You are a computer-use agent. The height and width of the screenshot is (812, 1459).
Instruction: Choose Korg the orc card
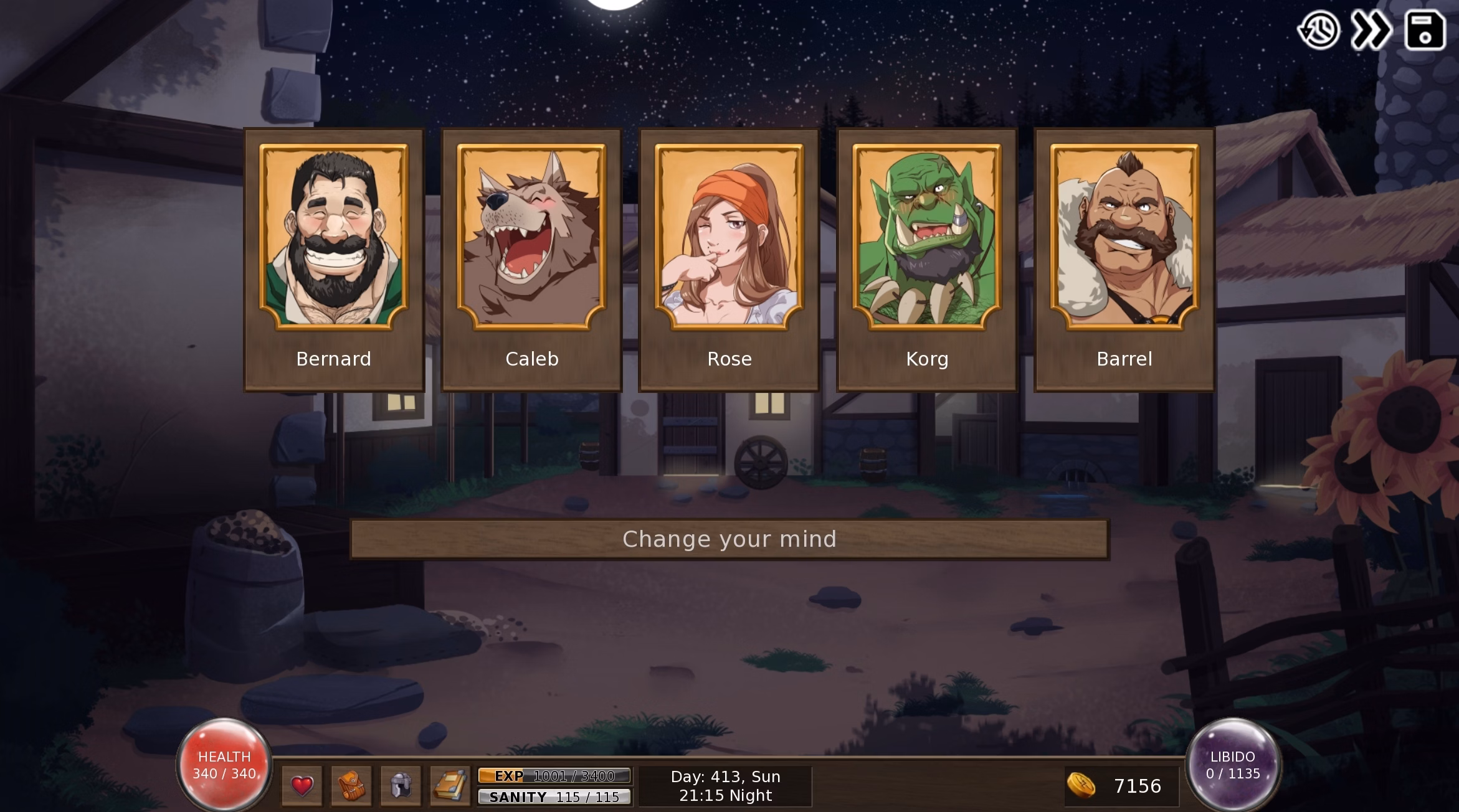pos(927,260)
